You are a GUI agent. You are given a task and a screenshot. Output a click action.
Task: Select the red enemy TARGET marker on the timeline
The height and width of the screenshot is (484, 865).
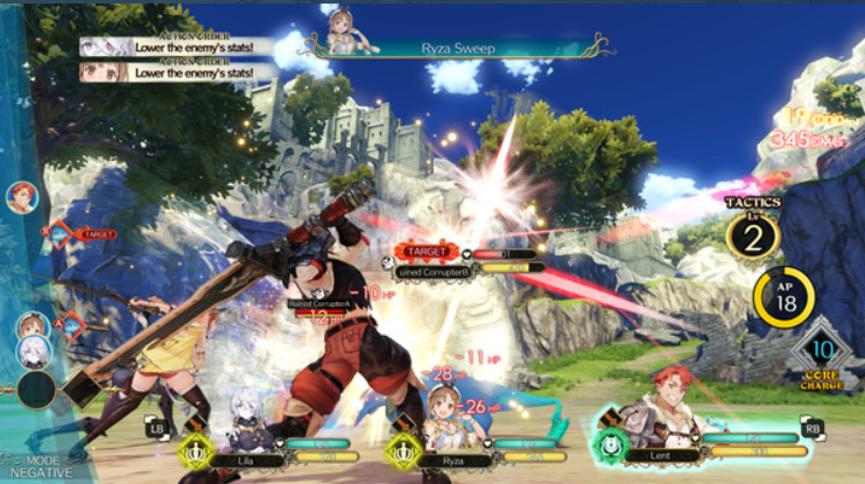83,234
